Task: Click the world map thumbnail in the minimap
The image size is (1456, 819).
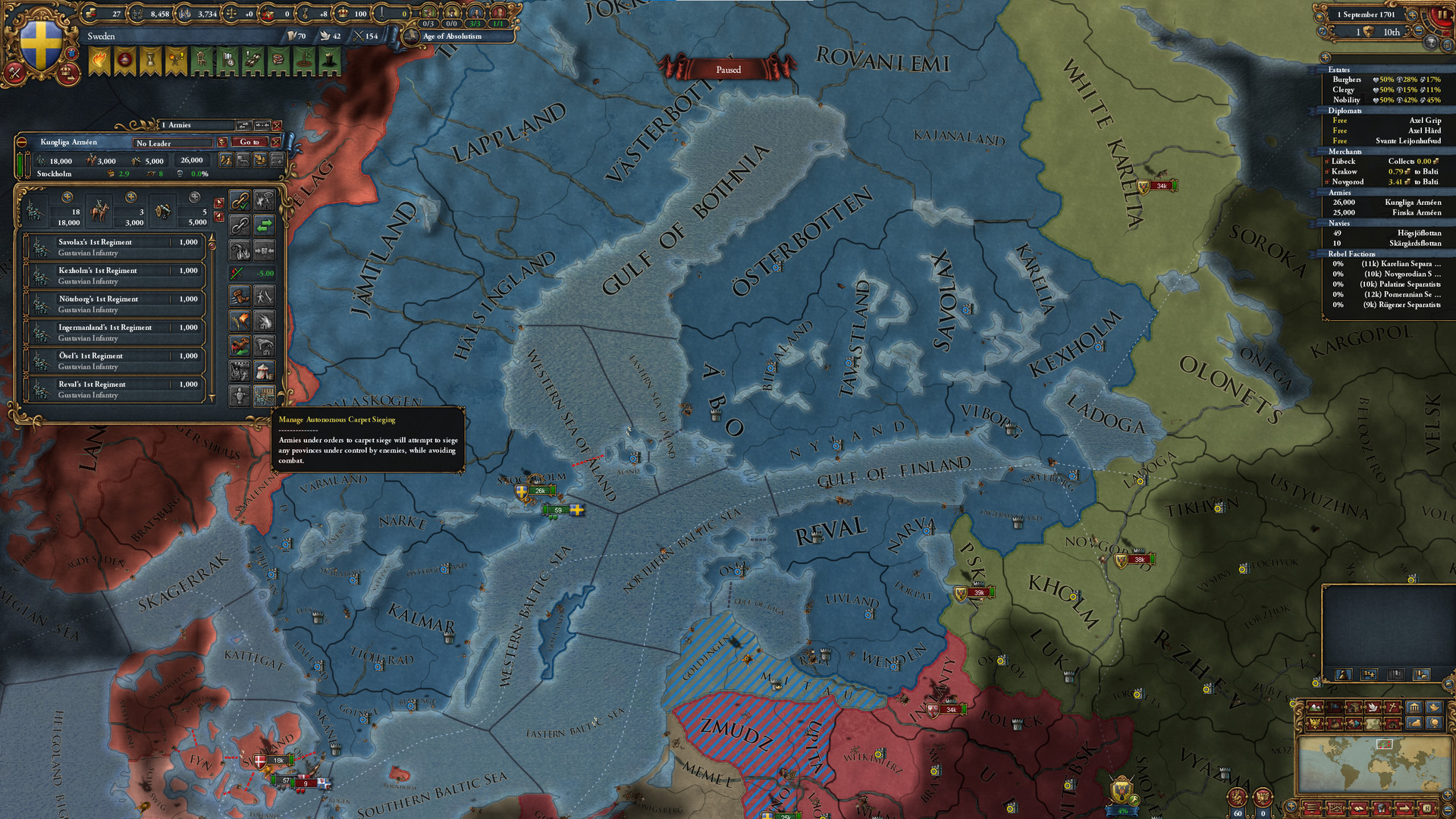Action: (1385, 765)
